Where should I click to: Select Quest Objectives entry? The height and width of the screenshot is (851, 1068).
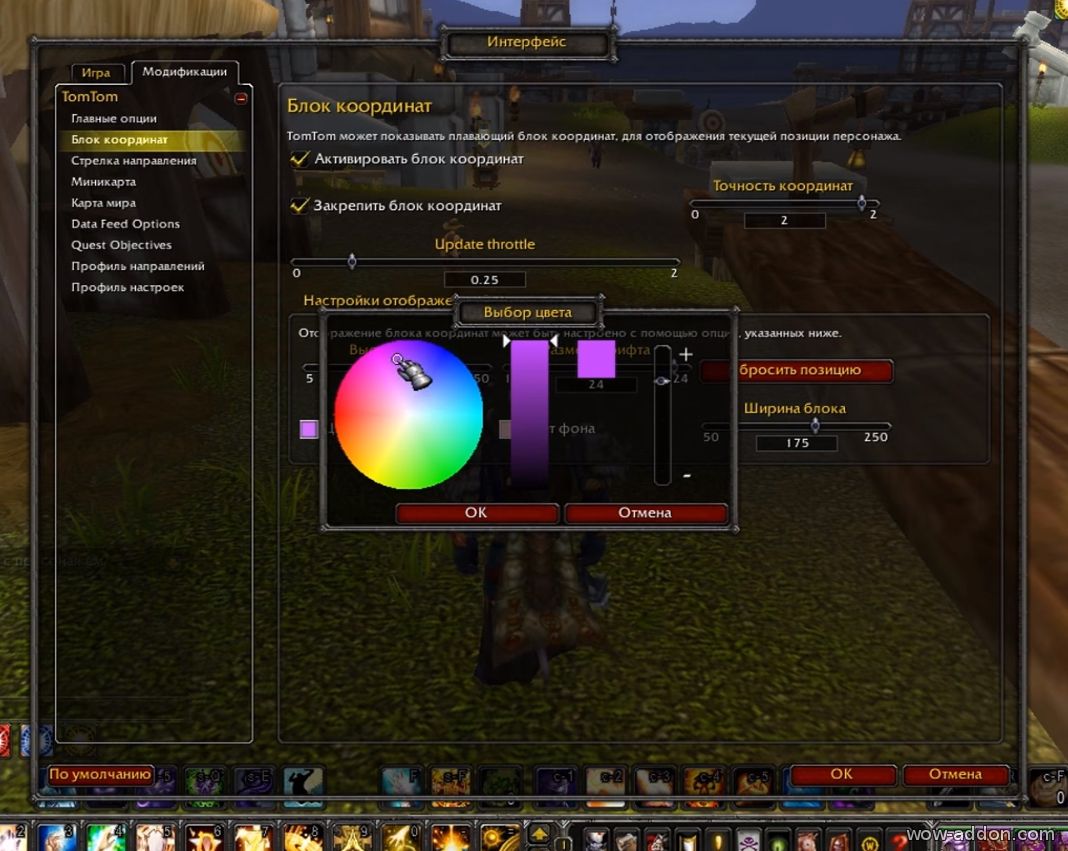pyautogui.click(x=121, y=245)
